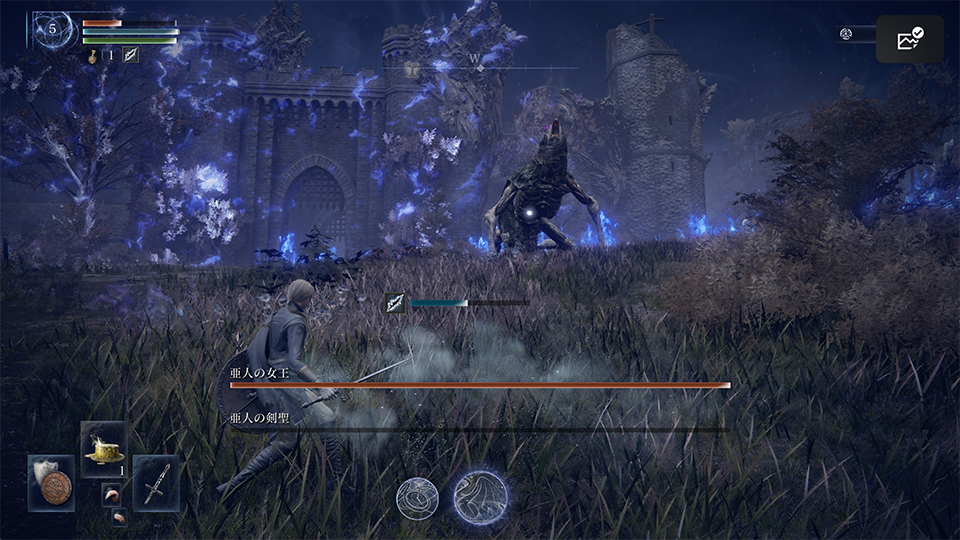
Task: Activate the dimmer character skill orb
Action: [x=417, y=497]
